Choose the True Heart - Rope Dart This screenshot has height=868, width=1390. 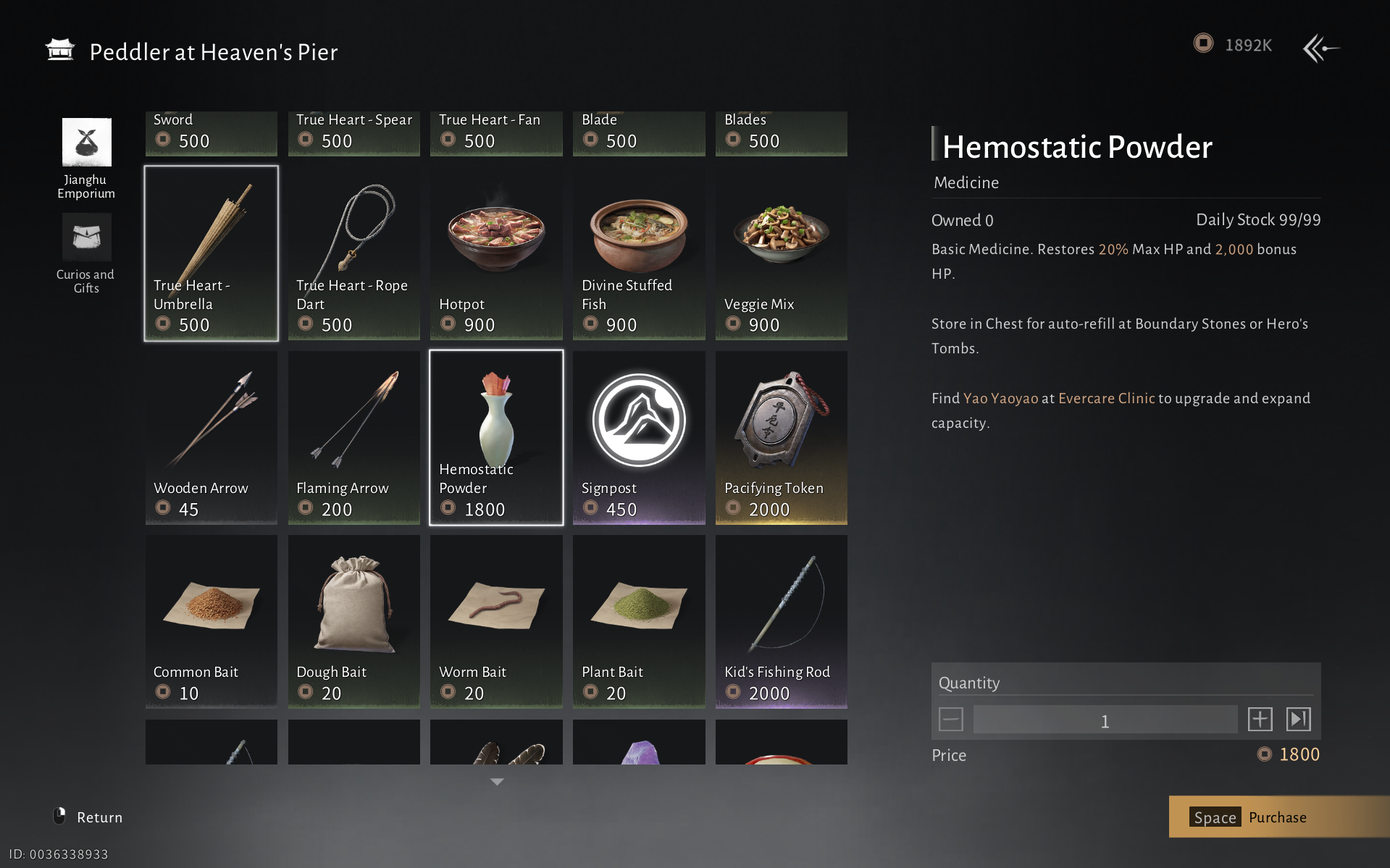click(353, 253)
